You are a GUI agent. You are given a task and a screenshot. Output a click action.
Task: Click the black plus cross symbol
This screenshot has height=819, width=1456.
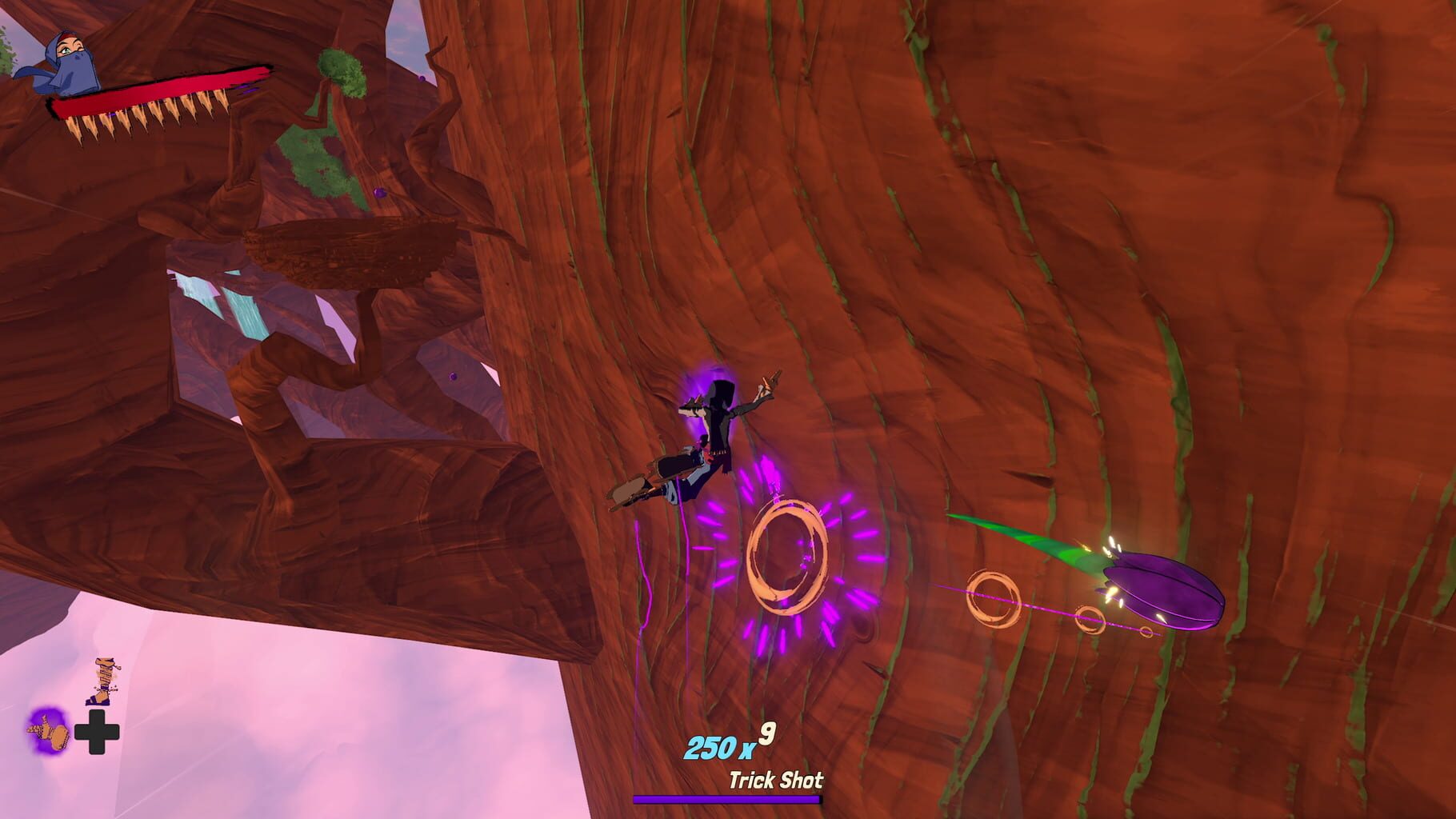[98, 733]
